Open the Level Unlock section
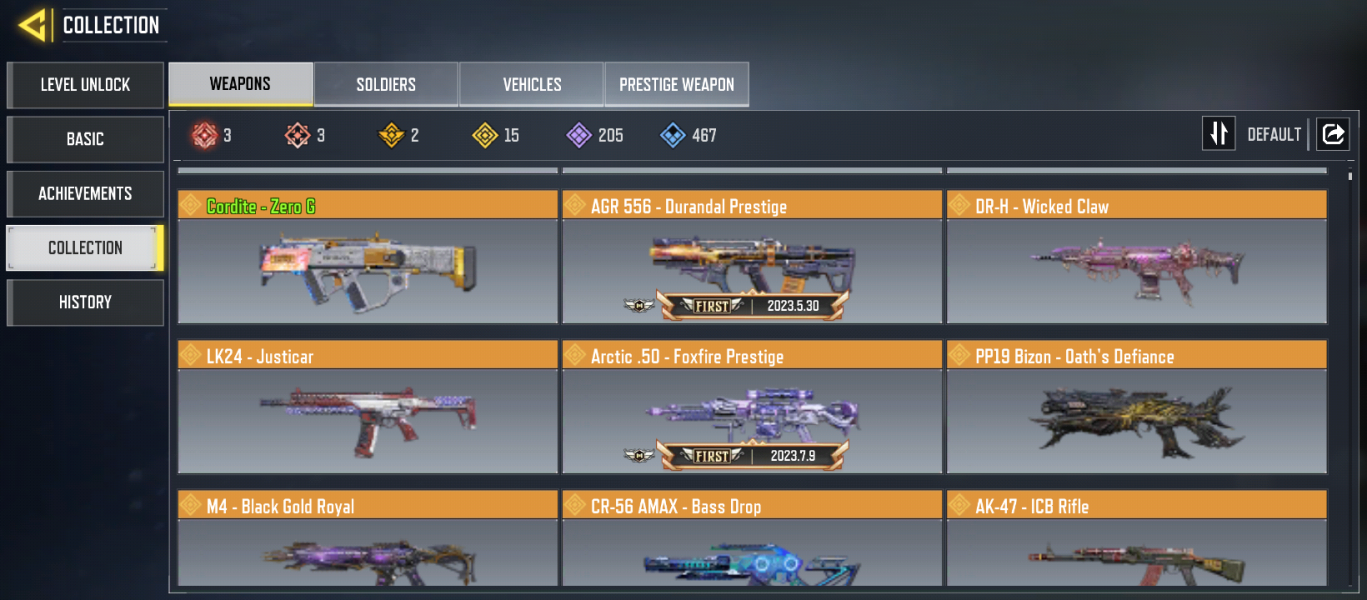 coord(85,85)
